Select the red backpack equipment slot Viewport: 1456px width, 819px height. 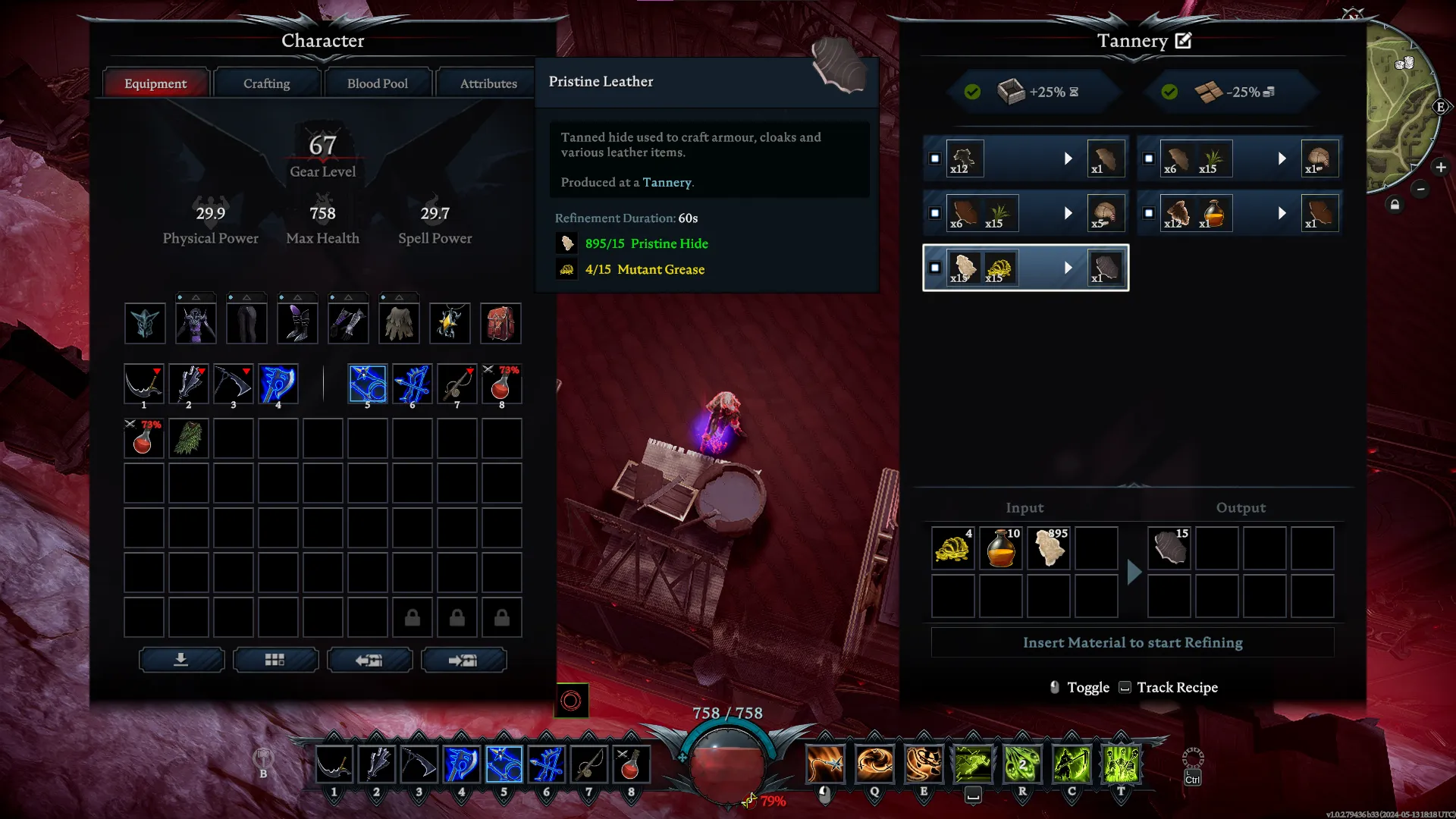500,324
